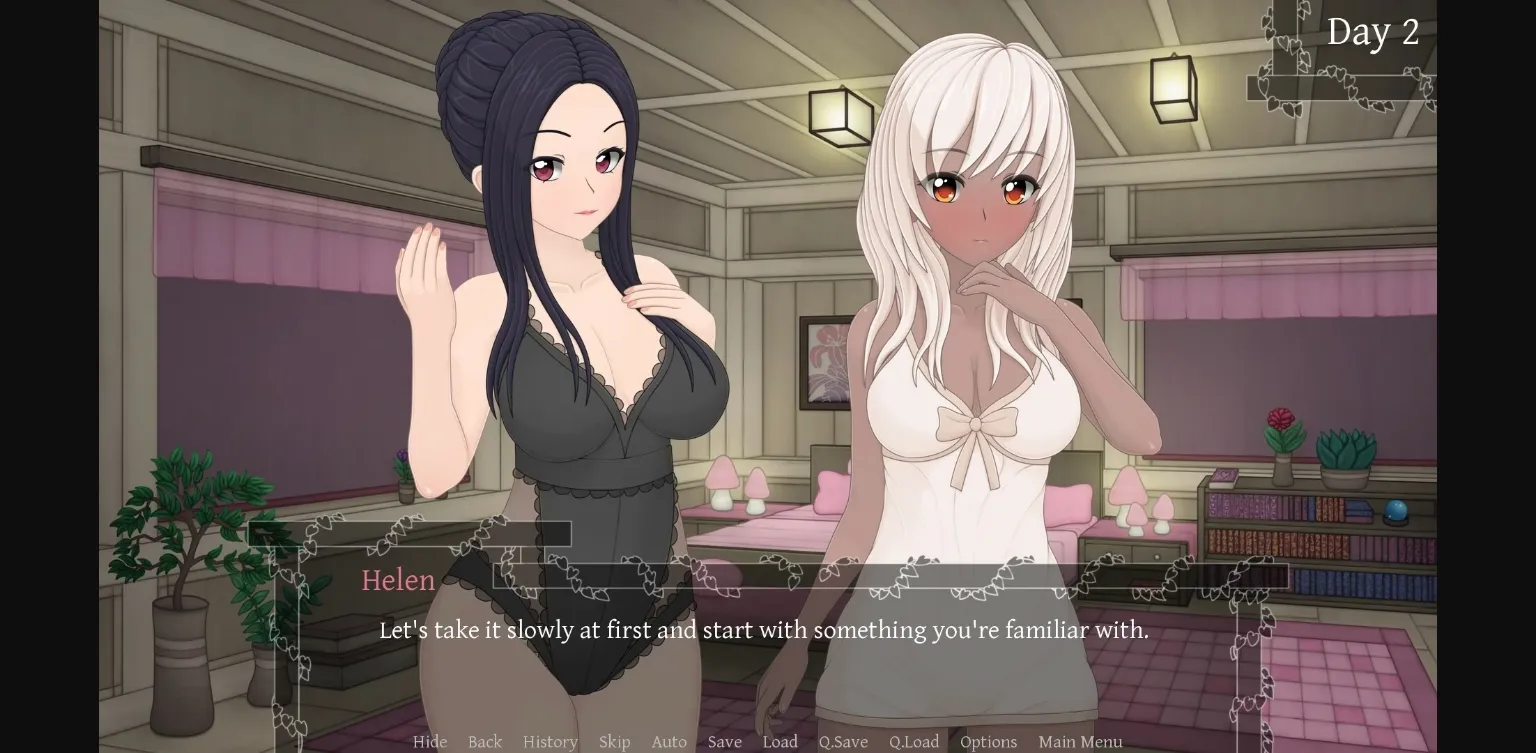The height and width of the screenshot is (753, 1536).
Task: Click the Day 2 indicator
Action: [1374, 31]
